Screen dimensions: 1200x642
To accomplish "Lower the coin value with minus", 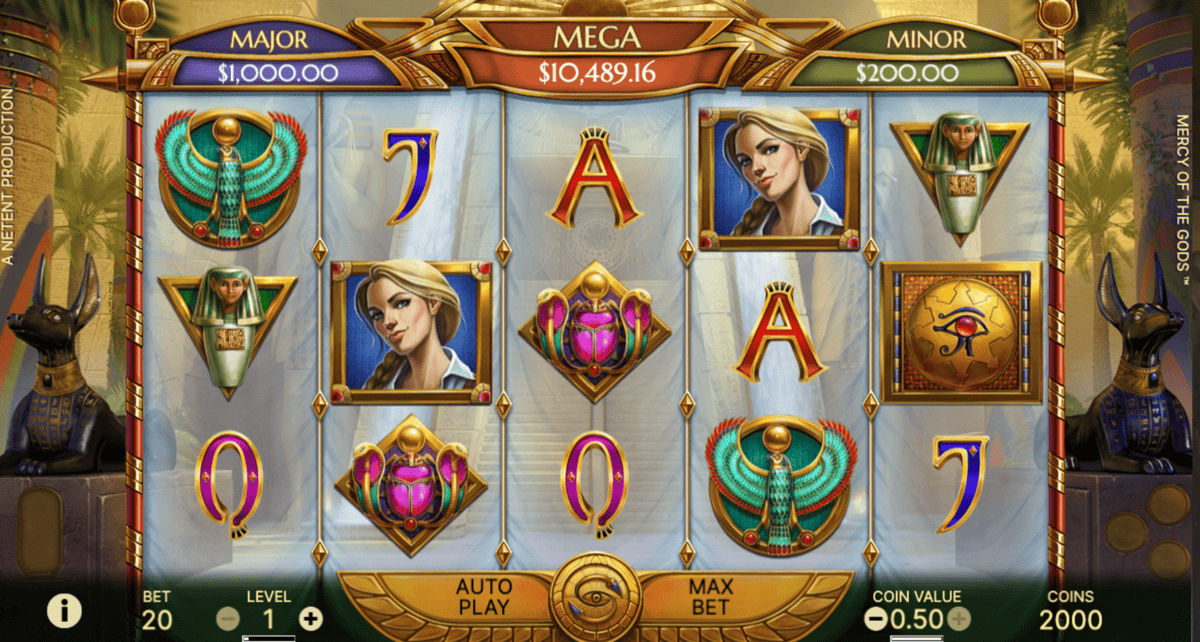I will click(x=875, y=619).
